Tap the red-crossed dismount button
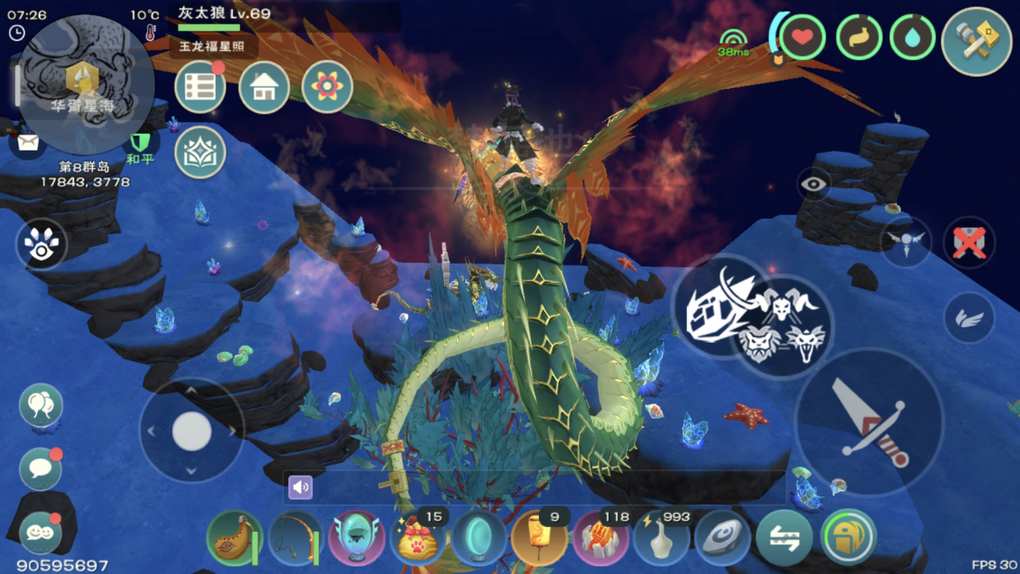The width and height of the screenshot is (1020, 574). tap(969, 243)
